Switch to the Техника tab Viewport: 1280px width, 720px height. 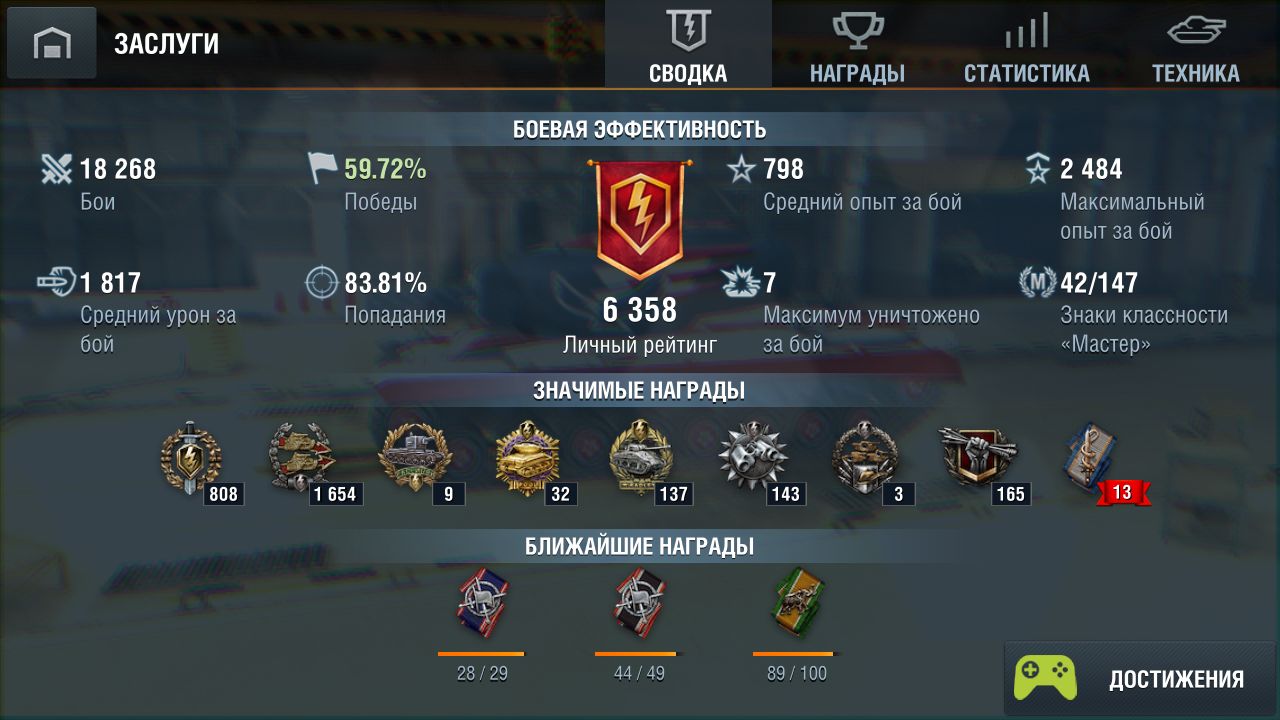1195,45
